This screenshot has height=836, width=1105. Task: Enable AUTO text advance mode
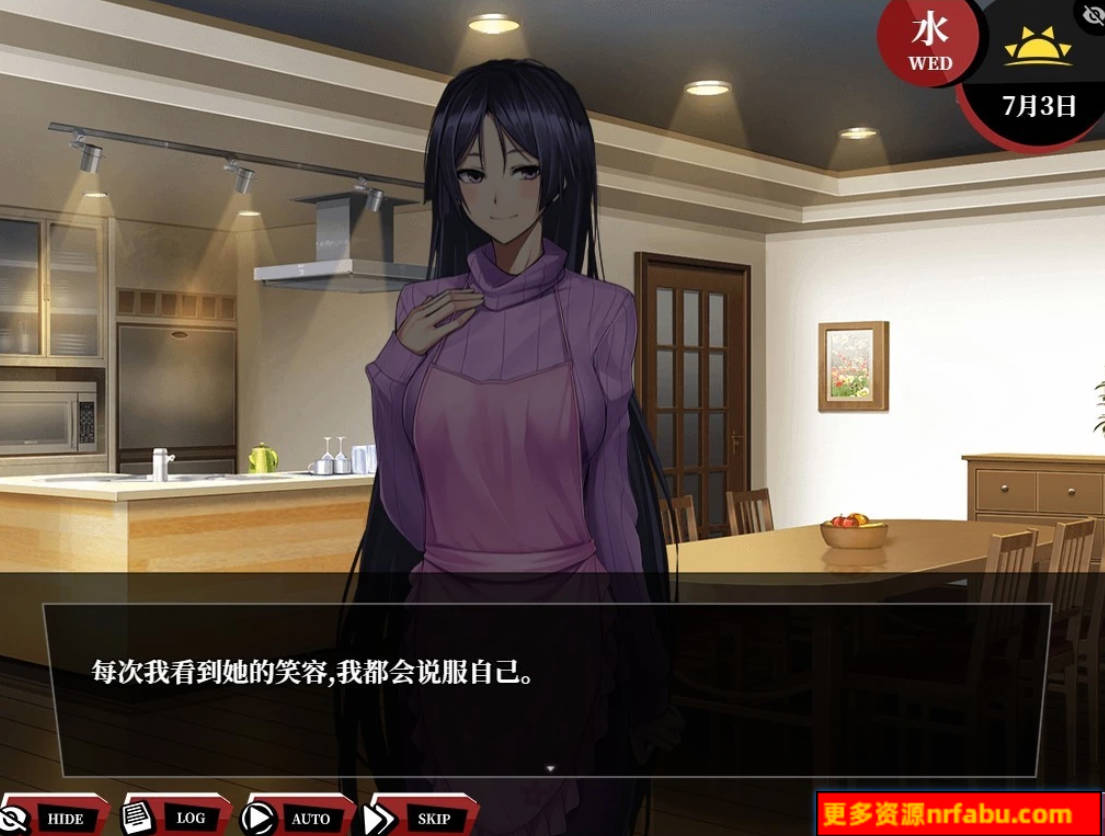(297, 817)
